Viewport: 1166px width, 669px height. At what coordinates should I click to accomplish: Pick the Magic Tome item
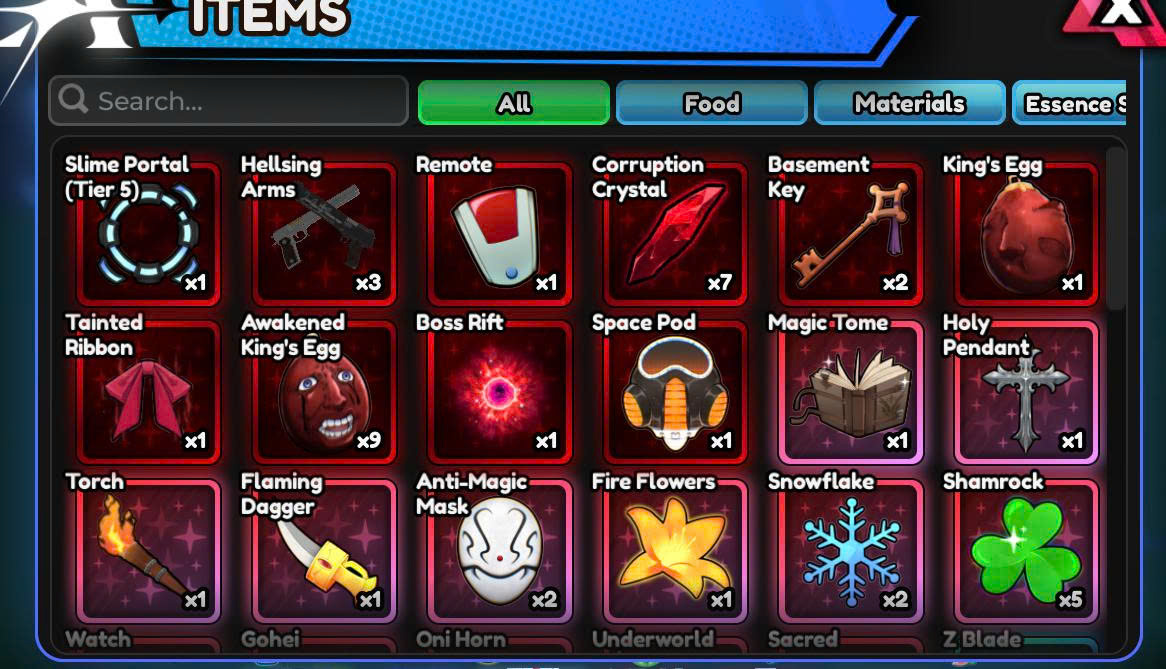click(x=850, y=392)
